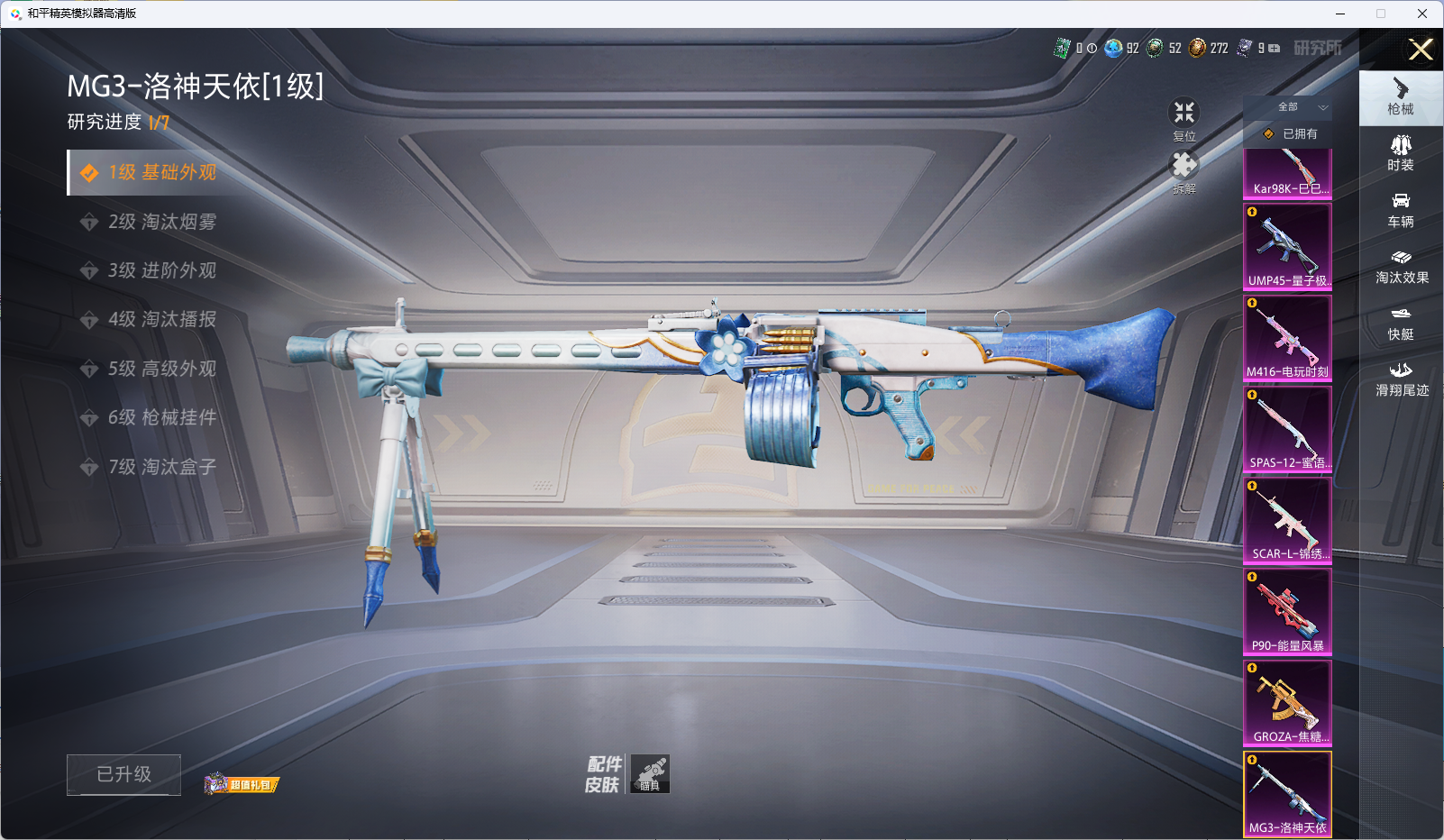Open the 超值礼包 gift pack
Screen dimensions: 1444x840
tap(242, 784)
